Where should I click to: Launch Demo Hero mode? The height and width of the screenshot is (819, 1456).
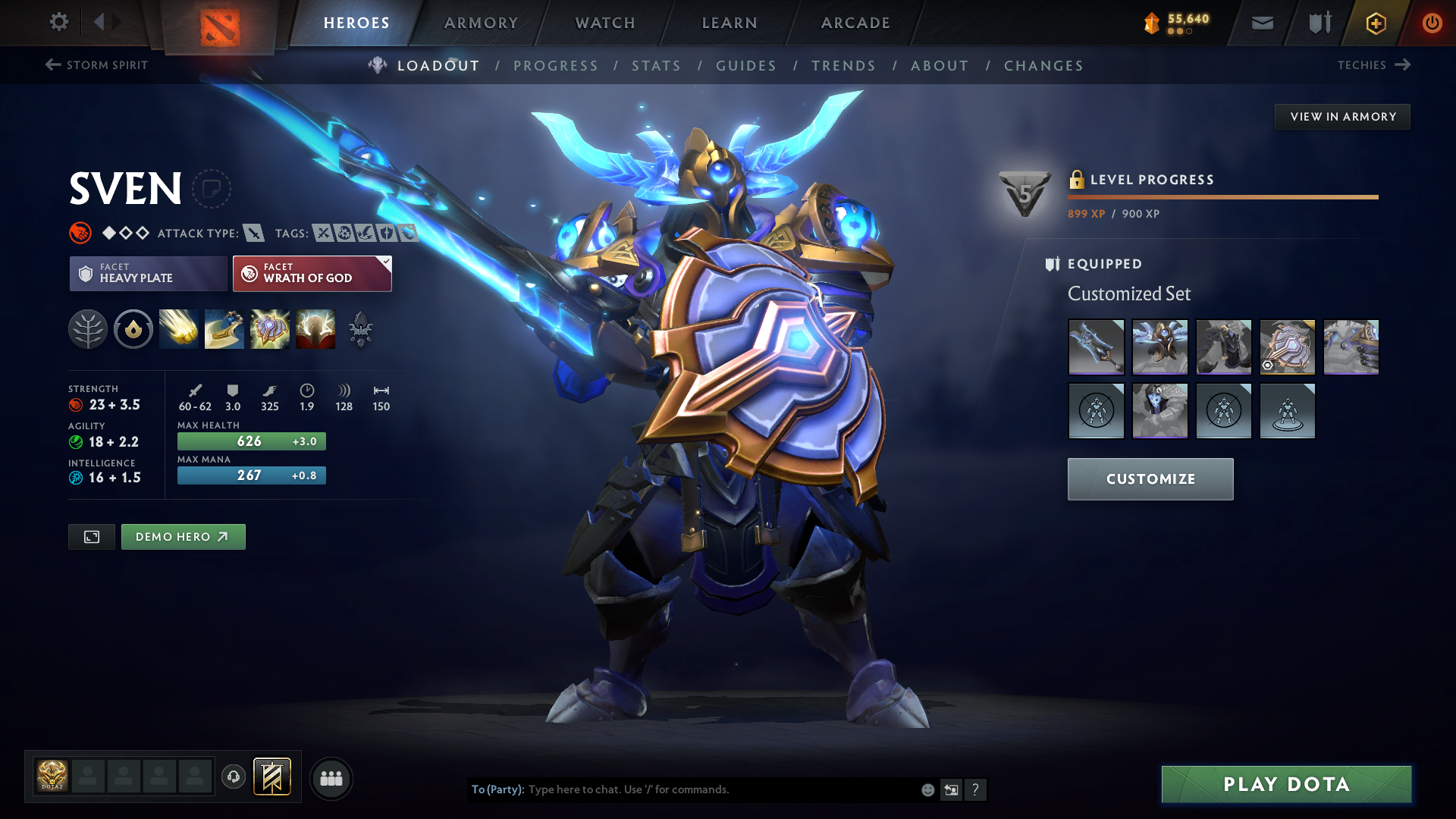183,537
